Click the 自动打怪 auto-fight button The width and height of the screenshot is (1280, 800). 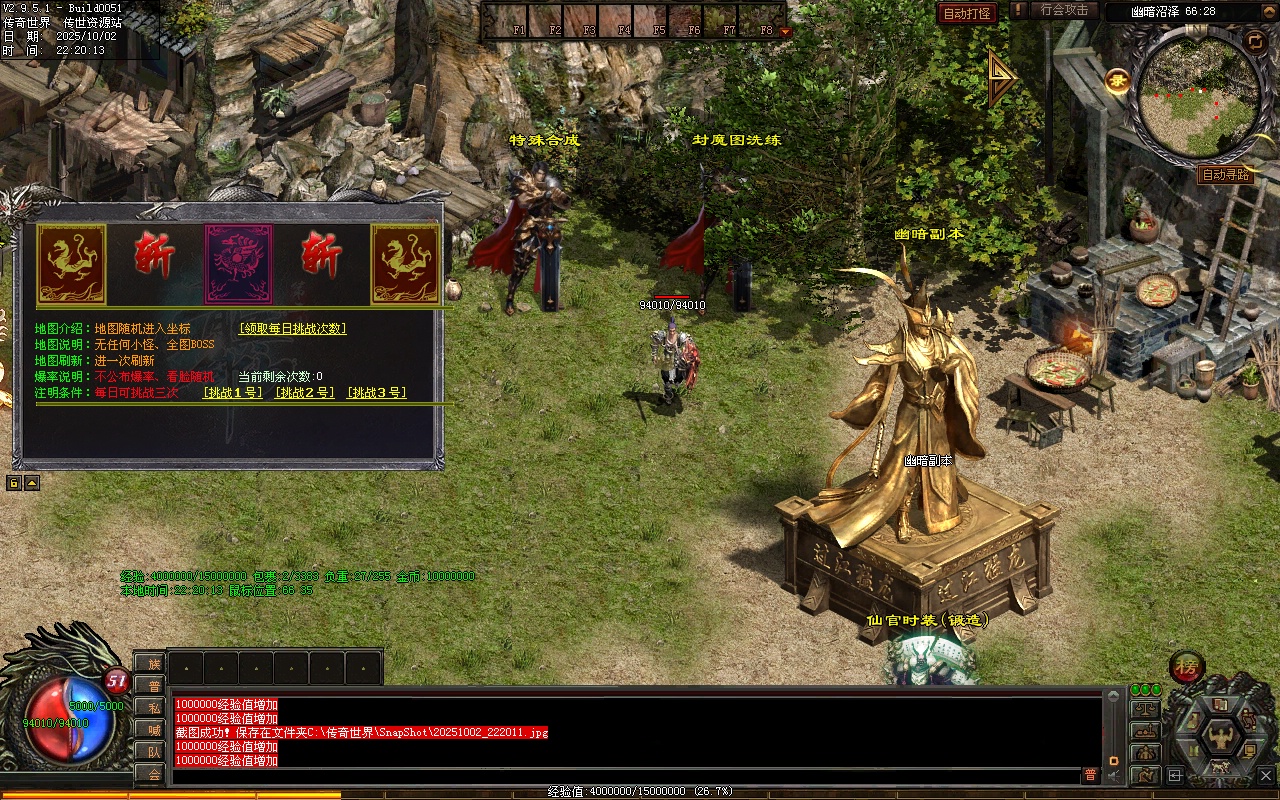967,13
